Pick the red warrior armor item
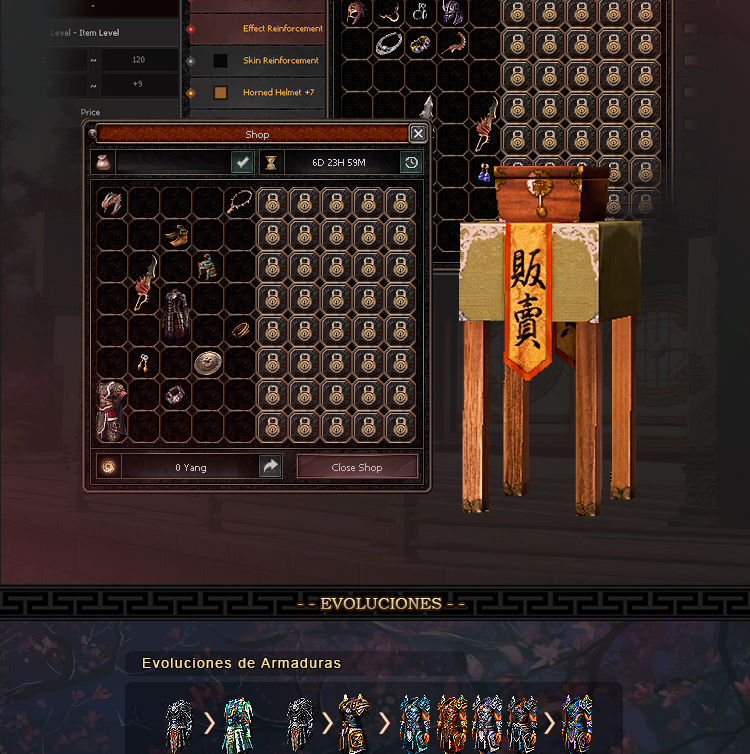The image size is (750, 754). click(112, 410)
